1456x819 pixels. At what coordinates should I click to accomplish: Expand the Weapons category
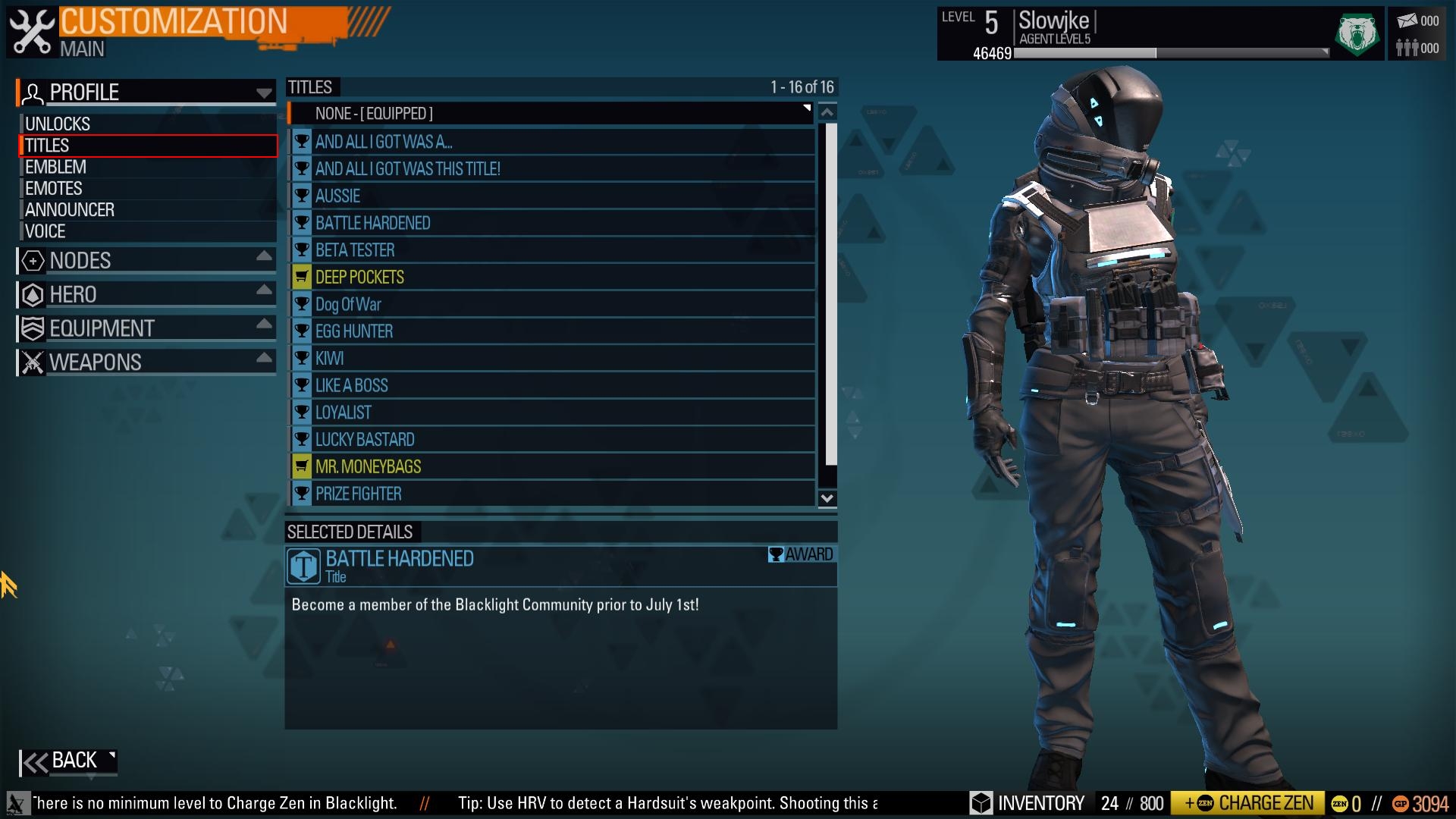click(x=146, y=362)
